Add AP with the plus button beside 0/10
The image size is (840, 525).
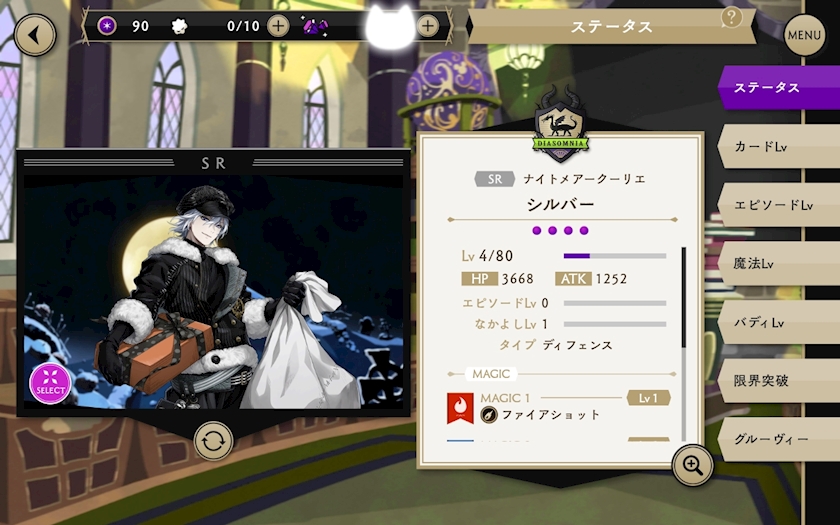[278, 26]
